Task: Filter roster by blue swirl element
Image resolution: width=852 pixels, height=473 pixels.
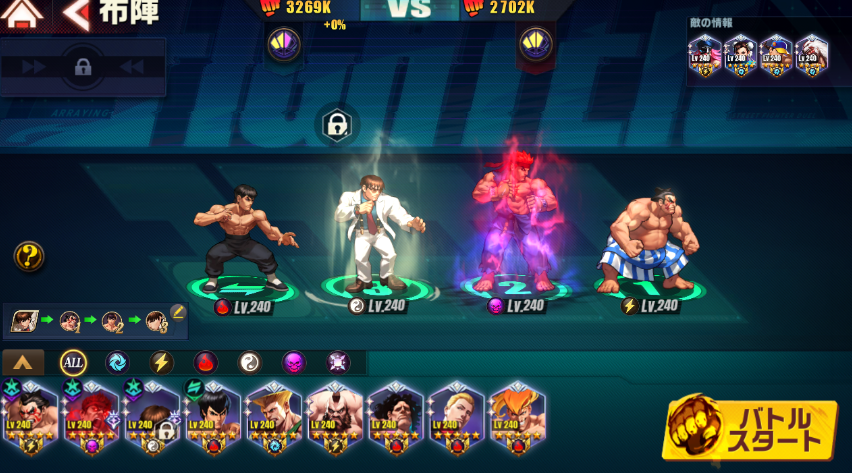Action: 117,362
